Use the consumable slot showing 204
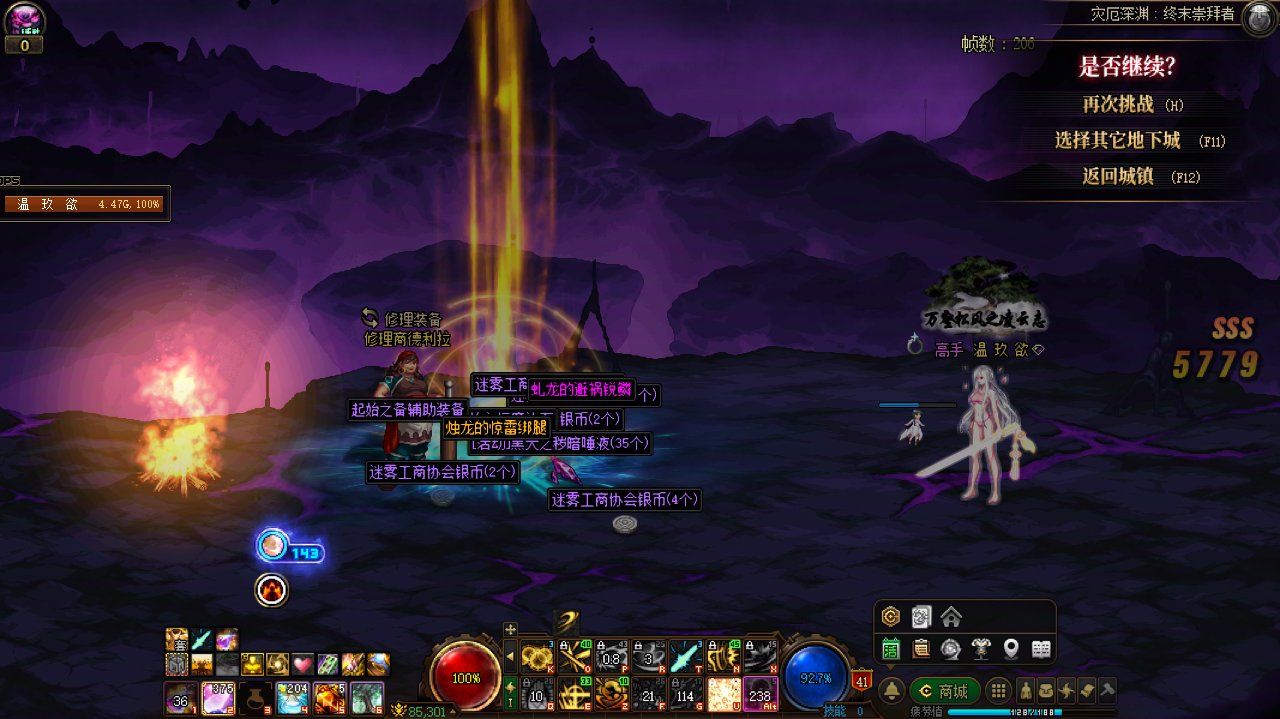The width and height of the screenshot is (1280, 719). tap(292, 697)
